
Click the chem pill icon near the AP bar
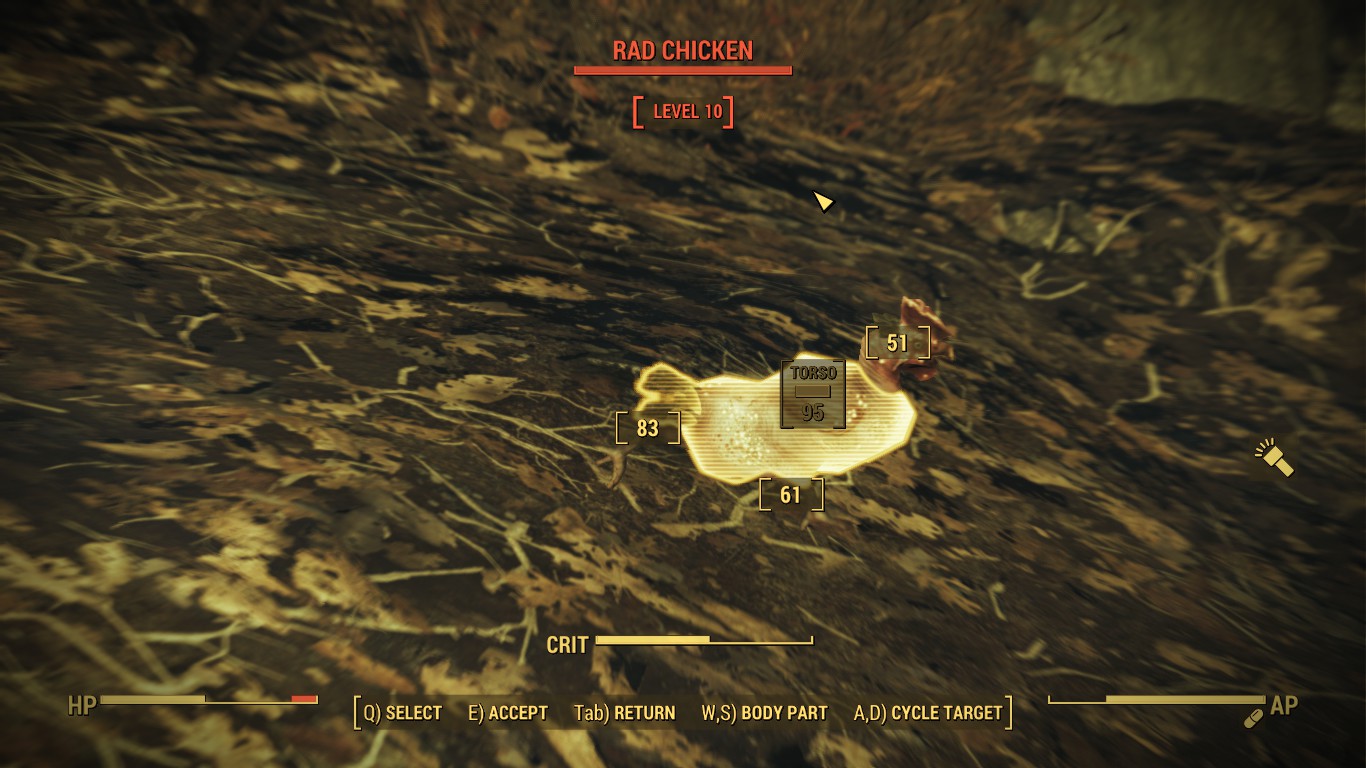pos(1252,717)
